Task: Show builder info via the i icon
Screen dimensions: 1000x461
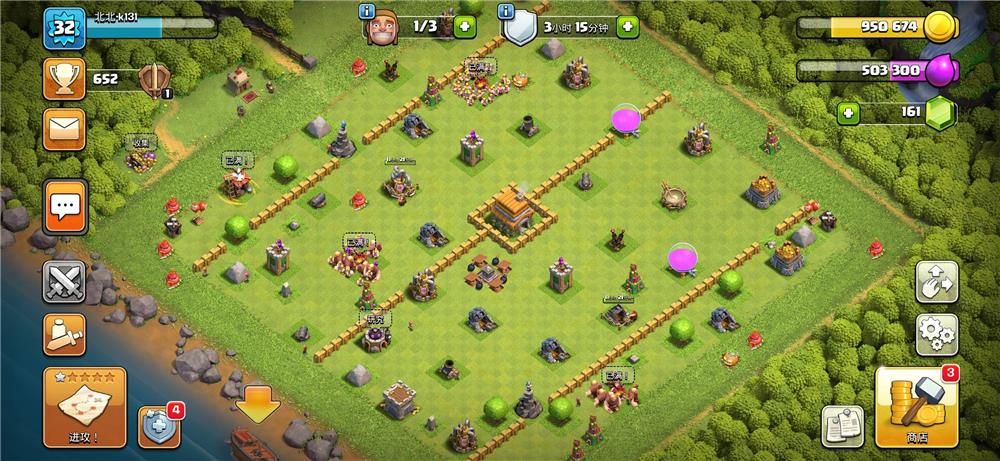Action: pos(369,11)
